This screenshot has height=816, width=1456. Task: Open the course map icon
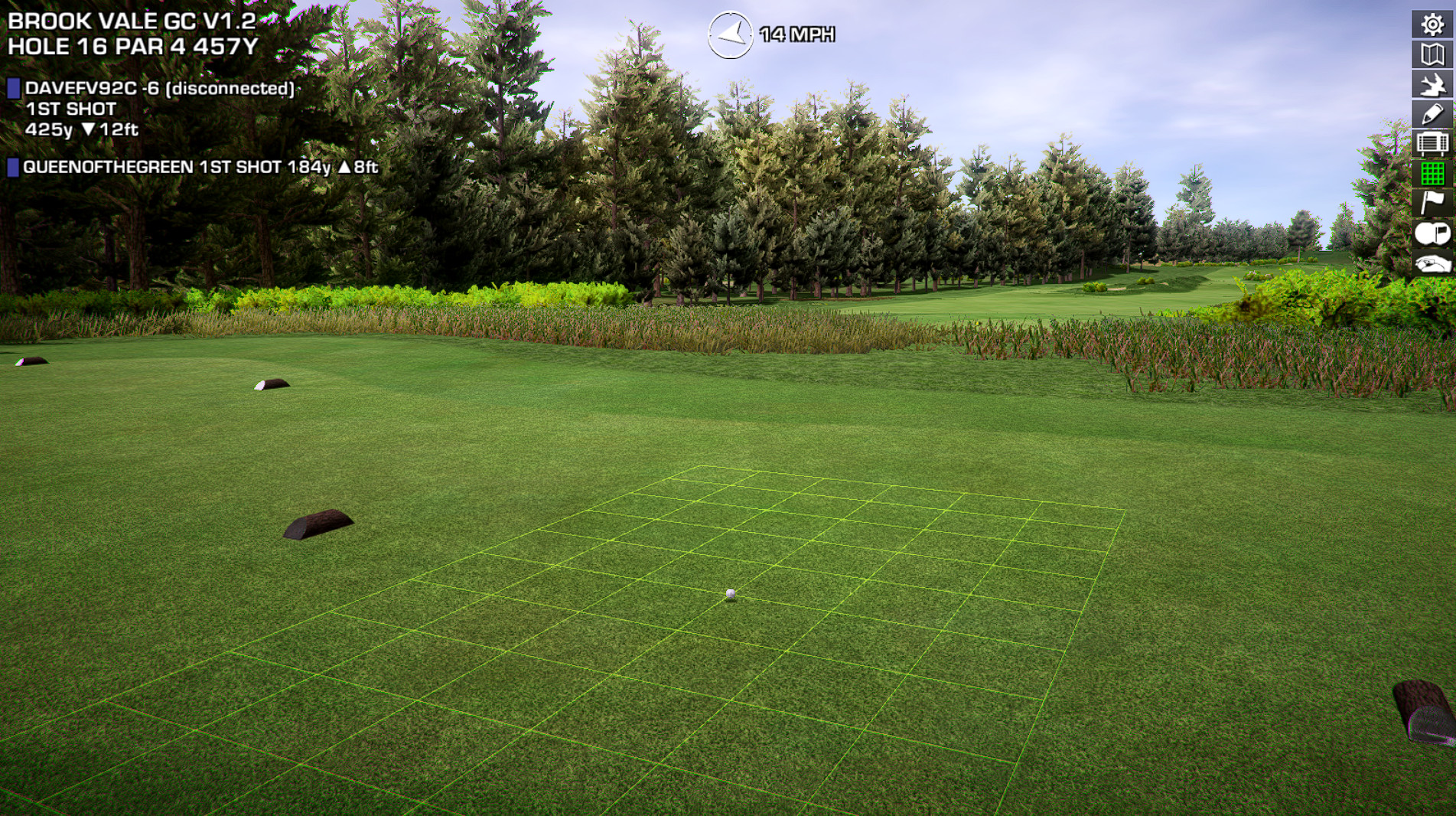coord(1432,54)
